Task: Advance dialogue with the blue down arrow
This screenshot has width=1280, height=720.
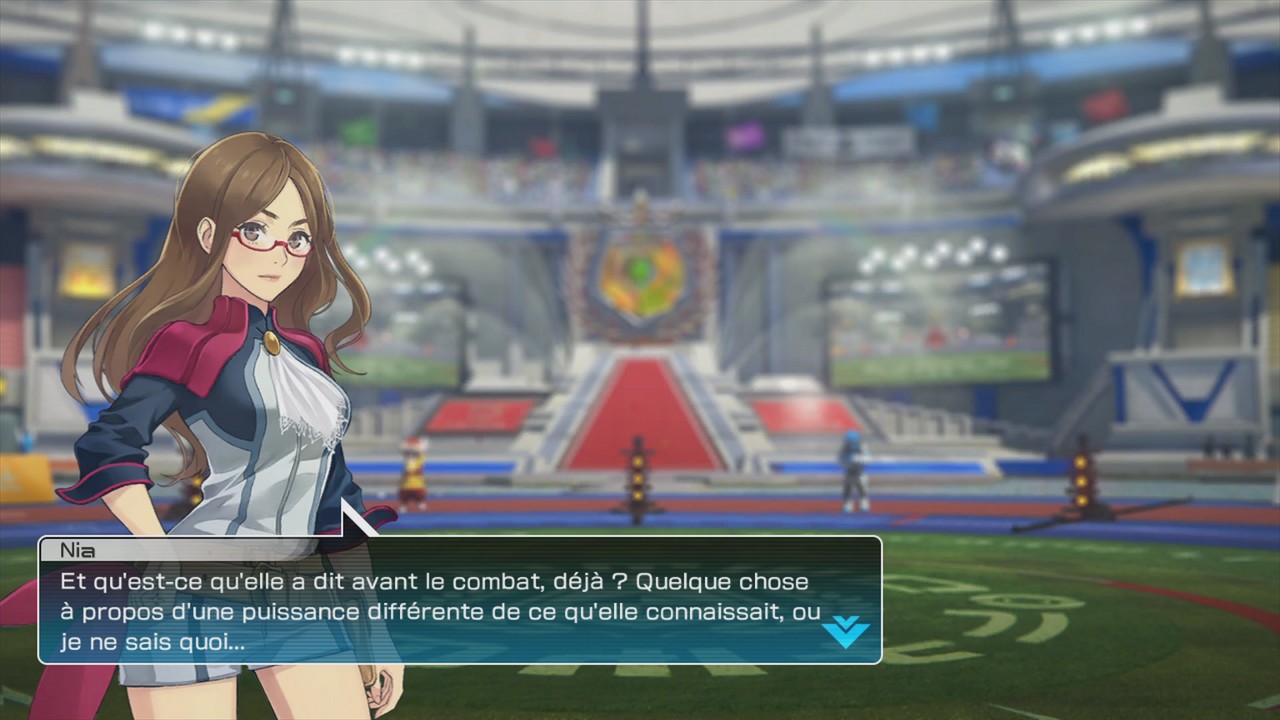Action: click(845, 631)
